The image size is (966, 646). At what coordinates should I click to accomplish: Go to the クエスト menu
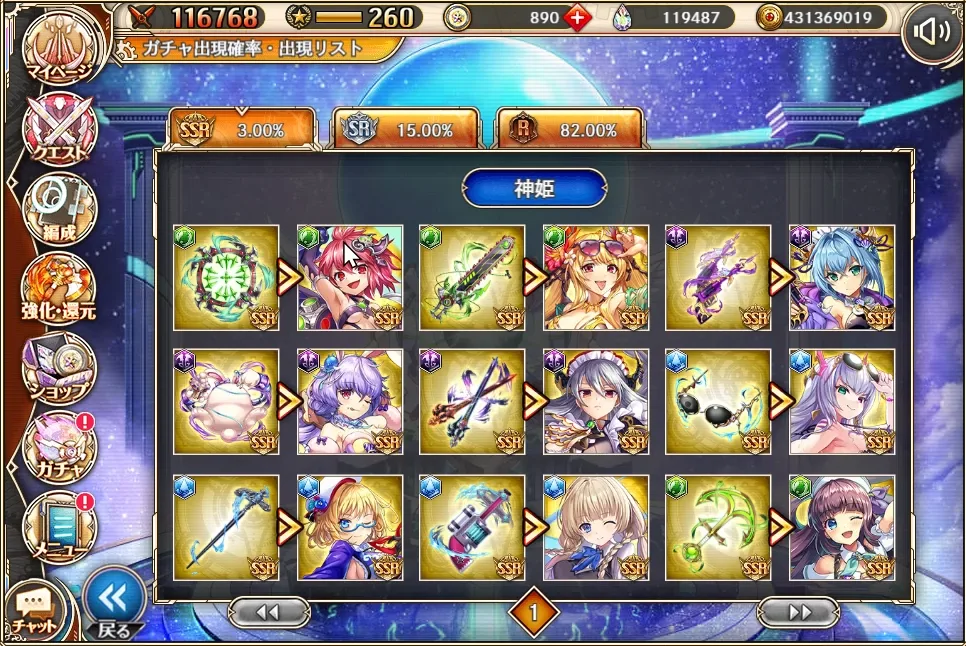(59, 128)
